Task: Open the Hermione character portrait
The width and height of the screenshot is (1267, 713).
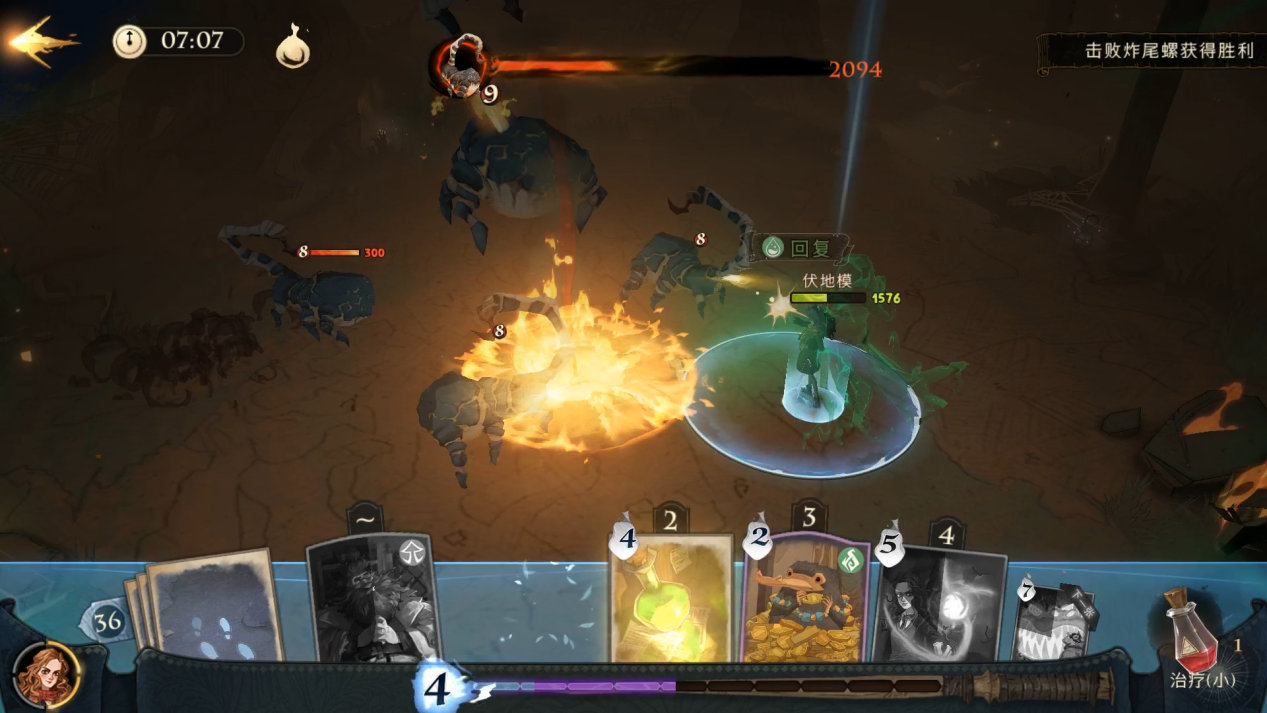Action: [x=46, y=676]
